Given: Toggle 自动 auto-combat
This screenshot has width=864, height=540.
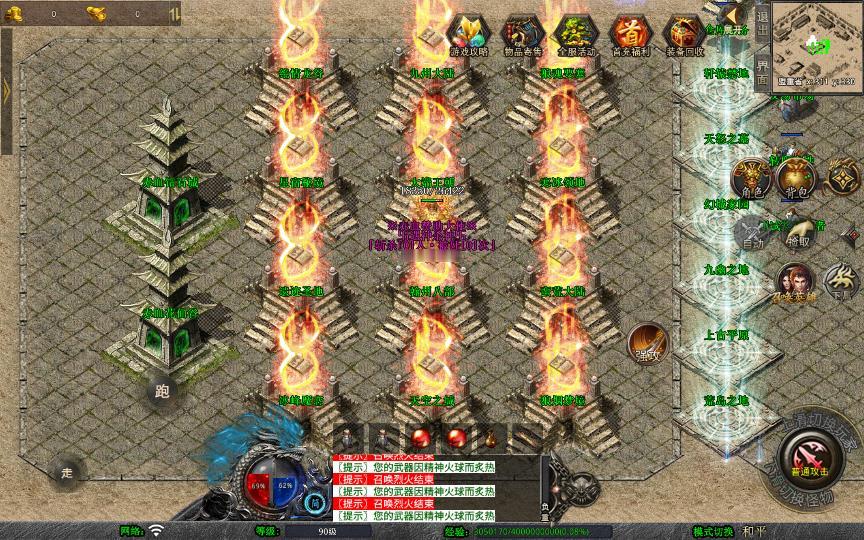Looking at the screenshot, I should (750, 234).
